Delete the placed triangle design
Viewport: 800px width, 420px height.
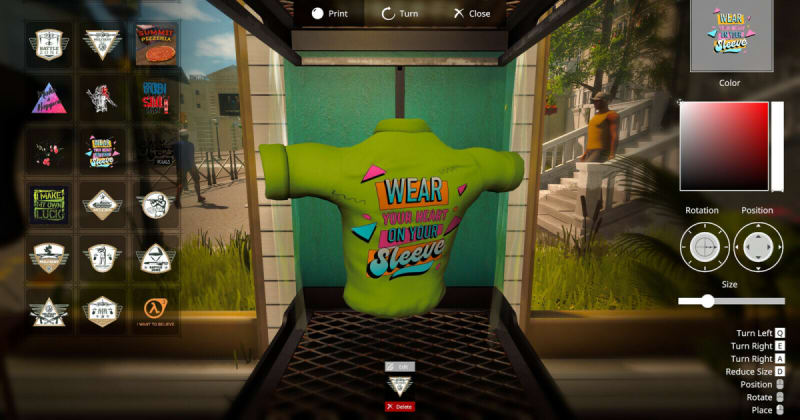coord(399,407)
